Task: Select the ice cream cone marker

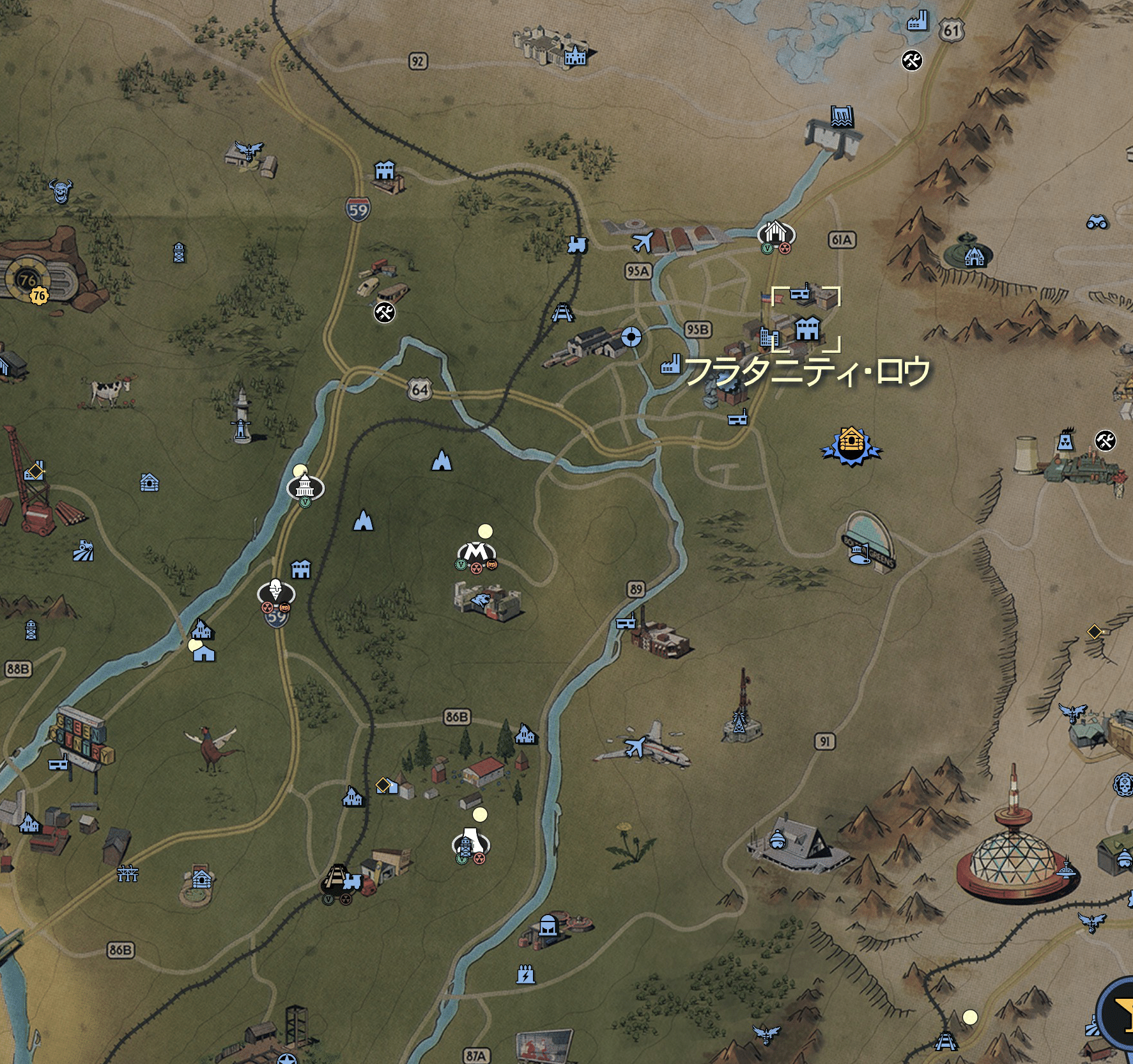Action: 275,590
